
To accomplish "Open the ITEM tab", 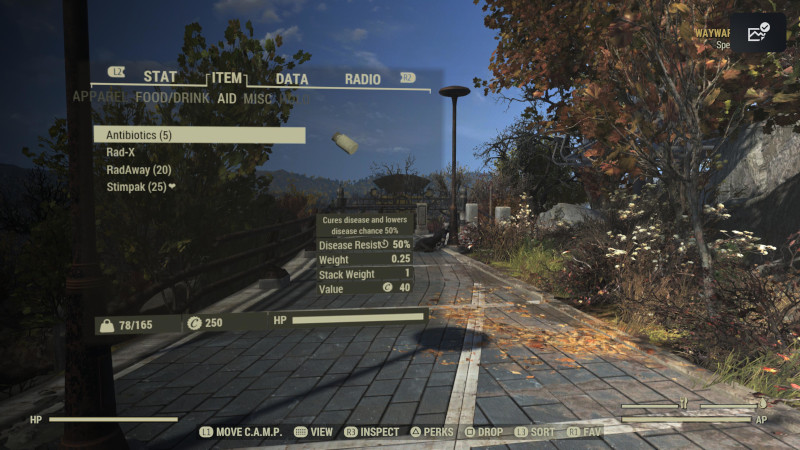I will click(226, 78).
